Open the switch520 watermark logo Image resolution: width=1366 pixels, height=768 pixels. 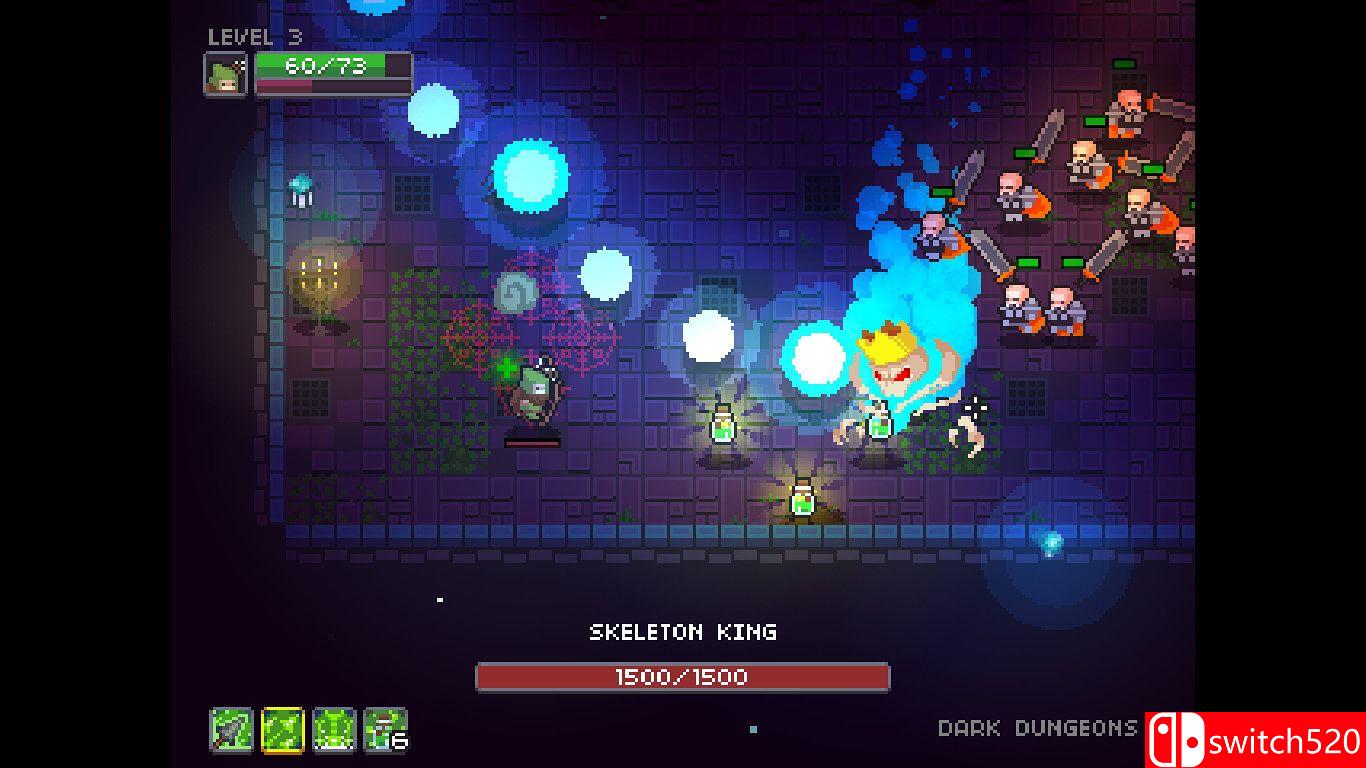point(1256,740)
